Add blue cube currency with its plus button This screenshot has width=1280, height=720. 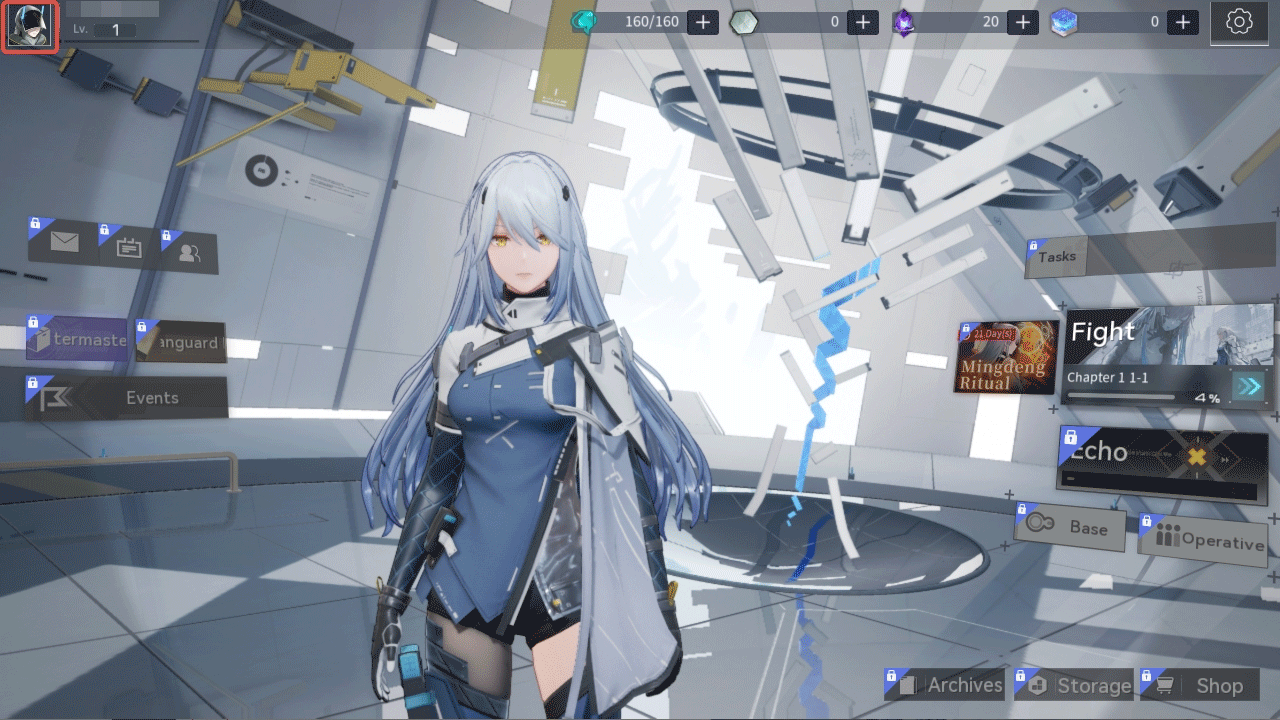[1181, 21]
